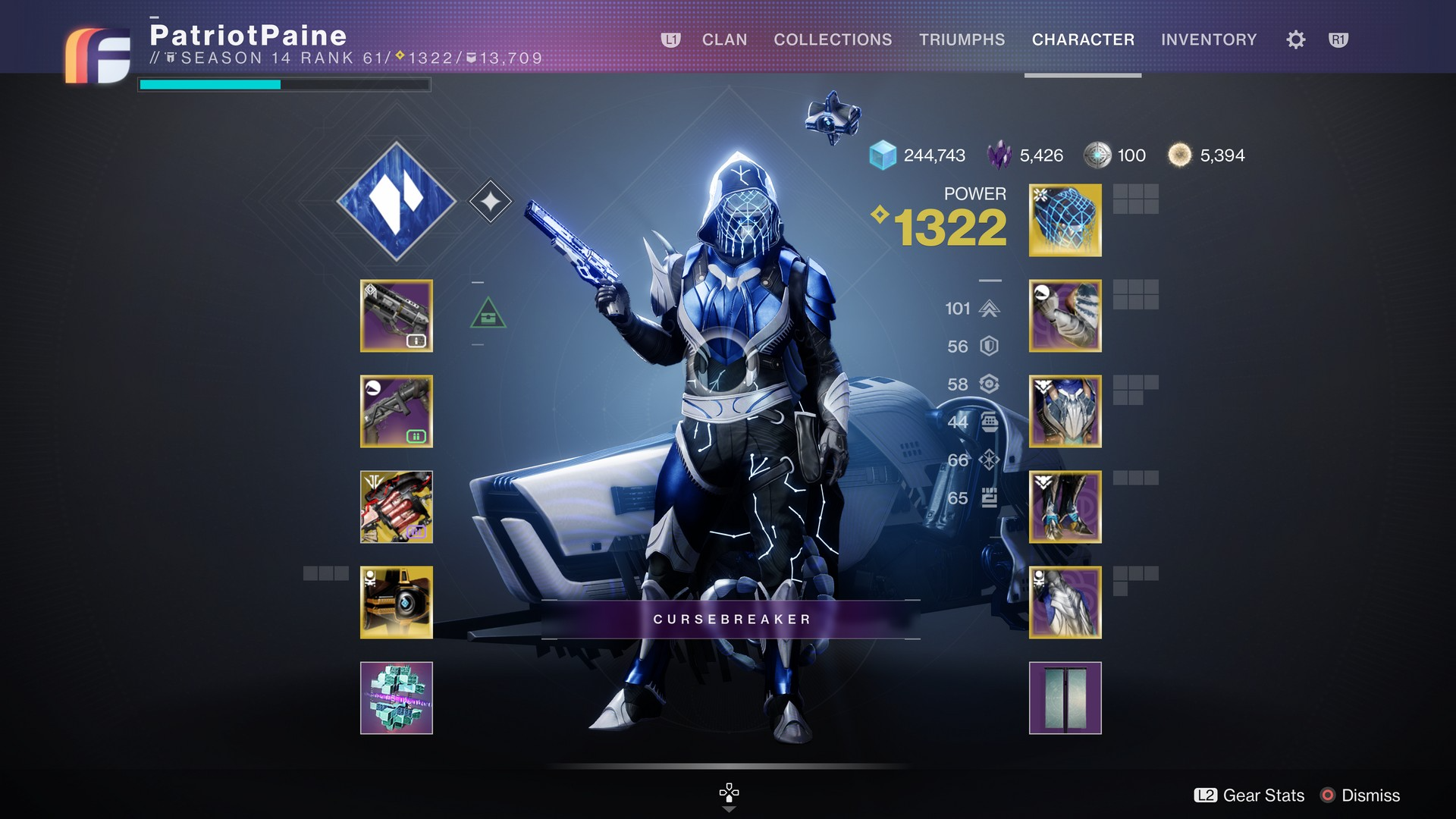Open the Stasis subclass diamond

397,201
